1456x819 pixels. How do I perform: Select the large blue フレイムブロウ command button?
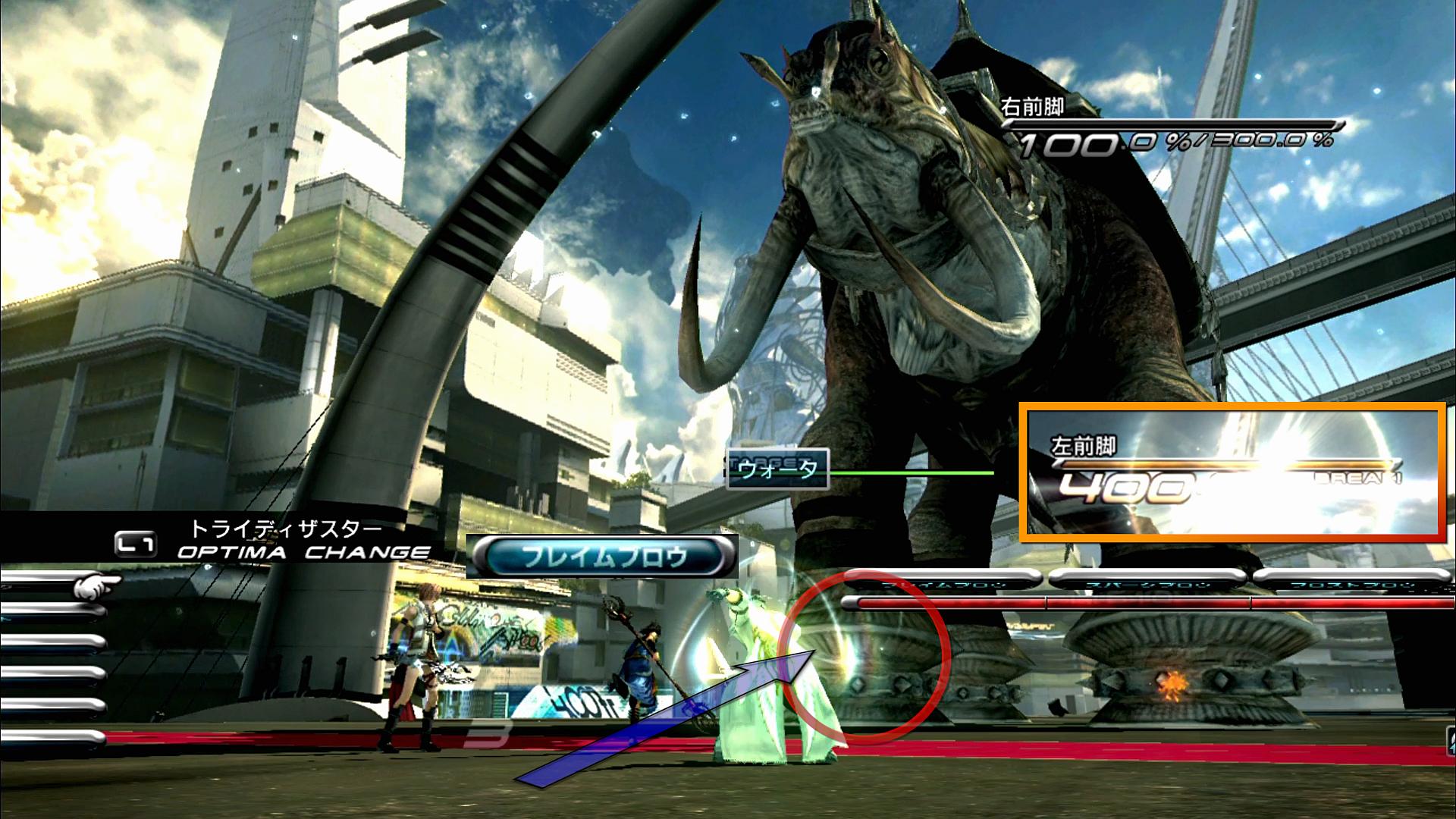click(x=602, y=557)
